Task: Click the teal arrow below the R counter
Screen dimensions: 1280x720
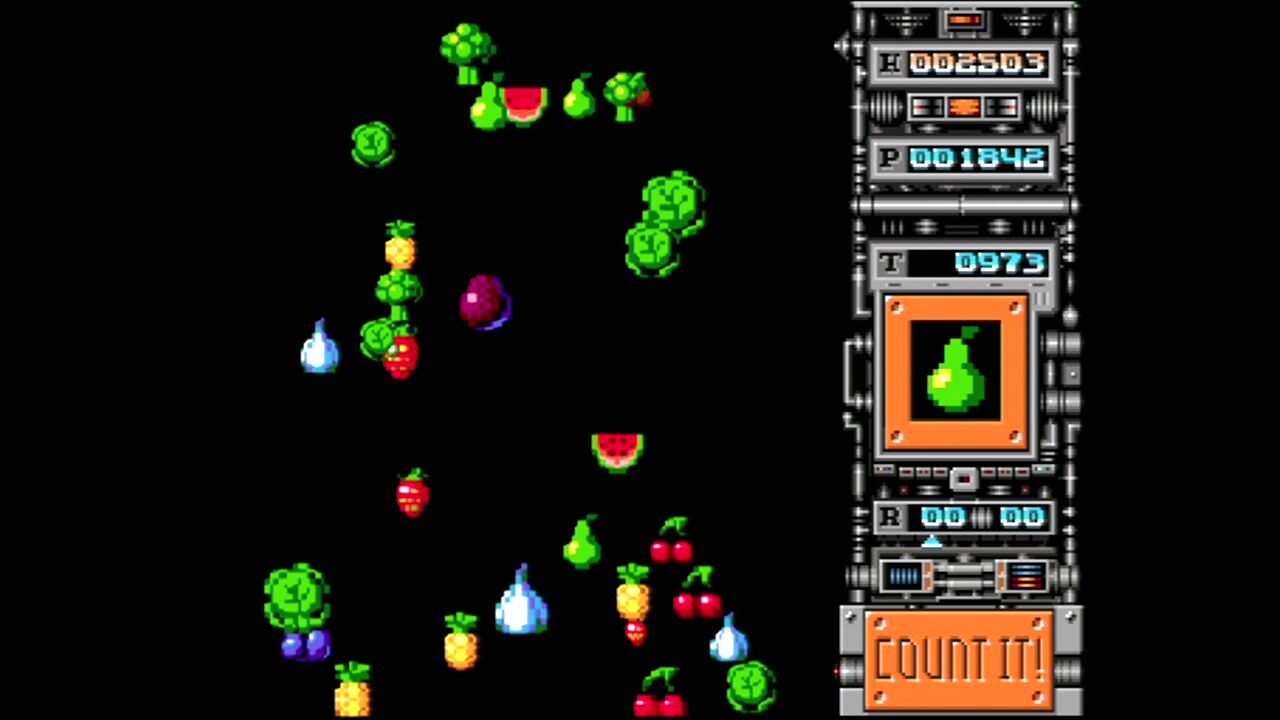Action: (932, 542)
